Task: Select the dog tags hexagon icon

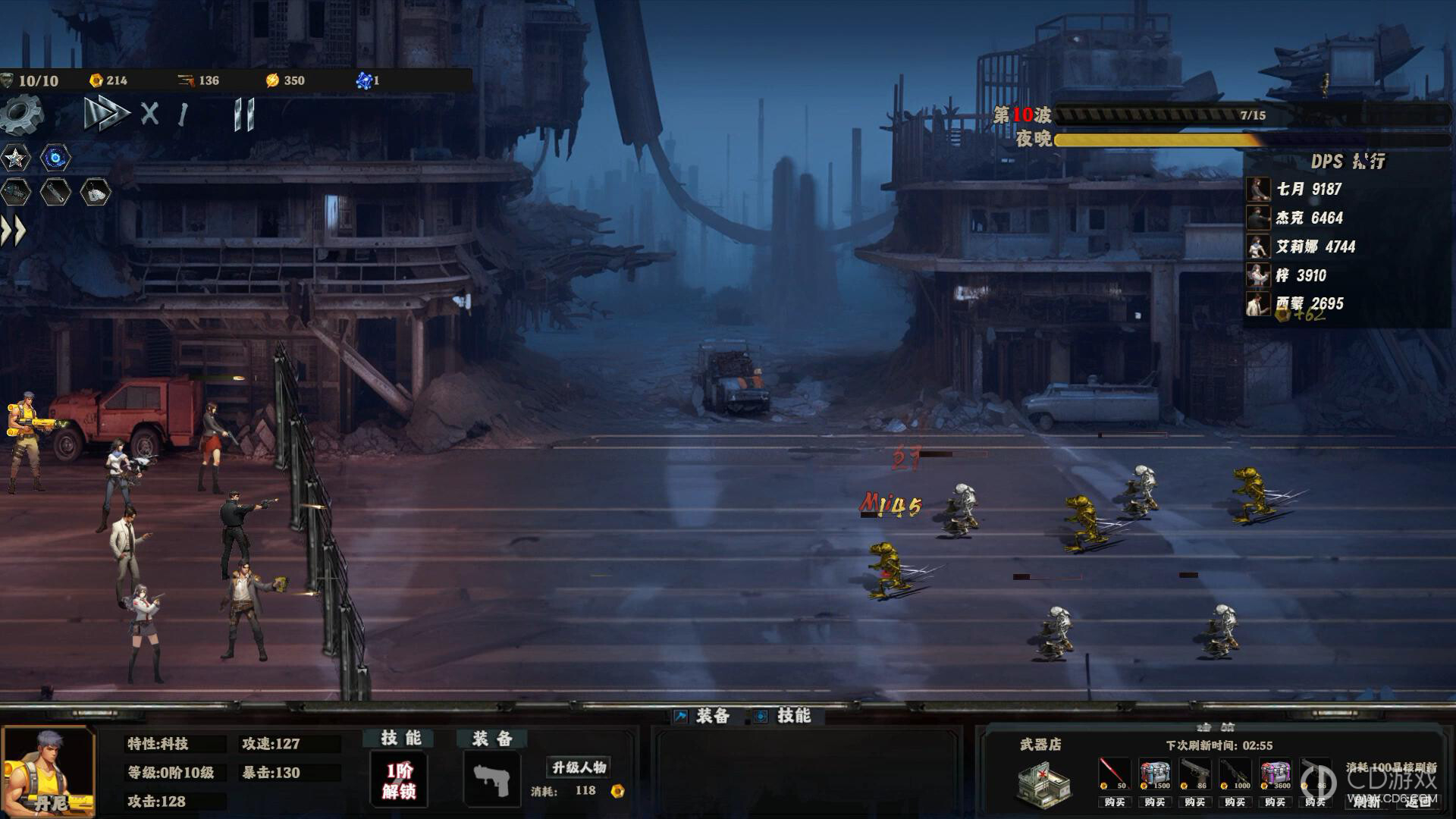Action: coord(95,192)
